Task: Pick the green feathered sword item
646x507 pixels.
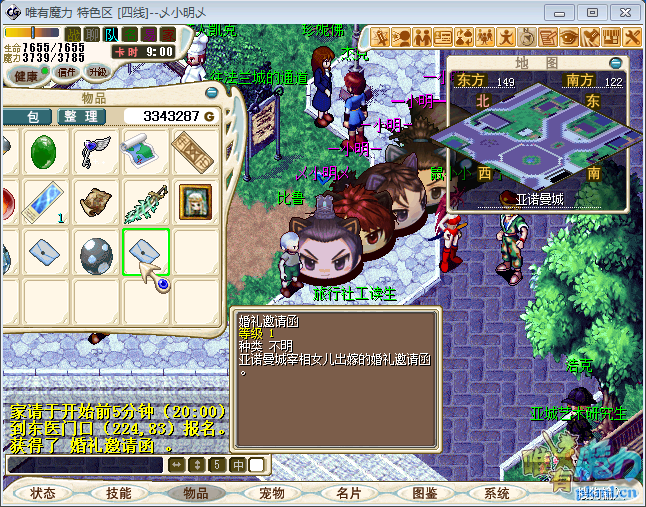Action: point(145,201)
